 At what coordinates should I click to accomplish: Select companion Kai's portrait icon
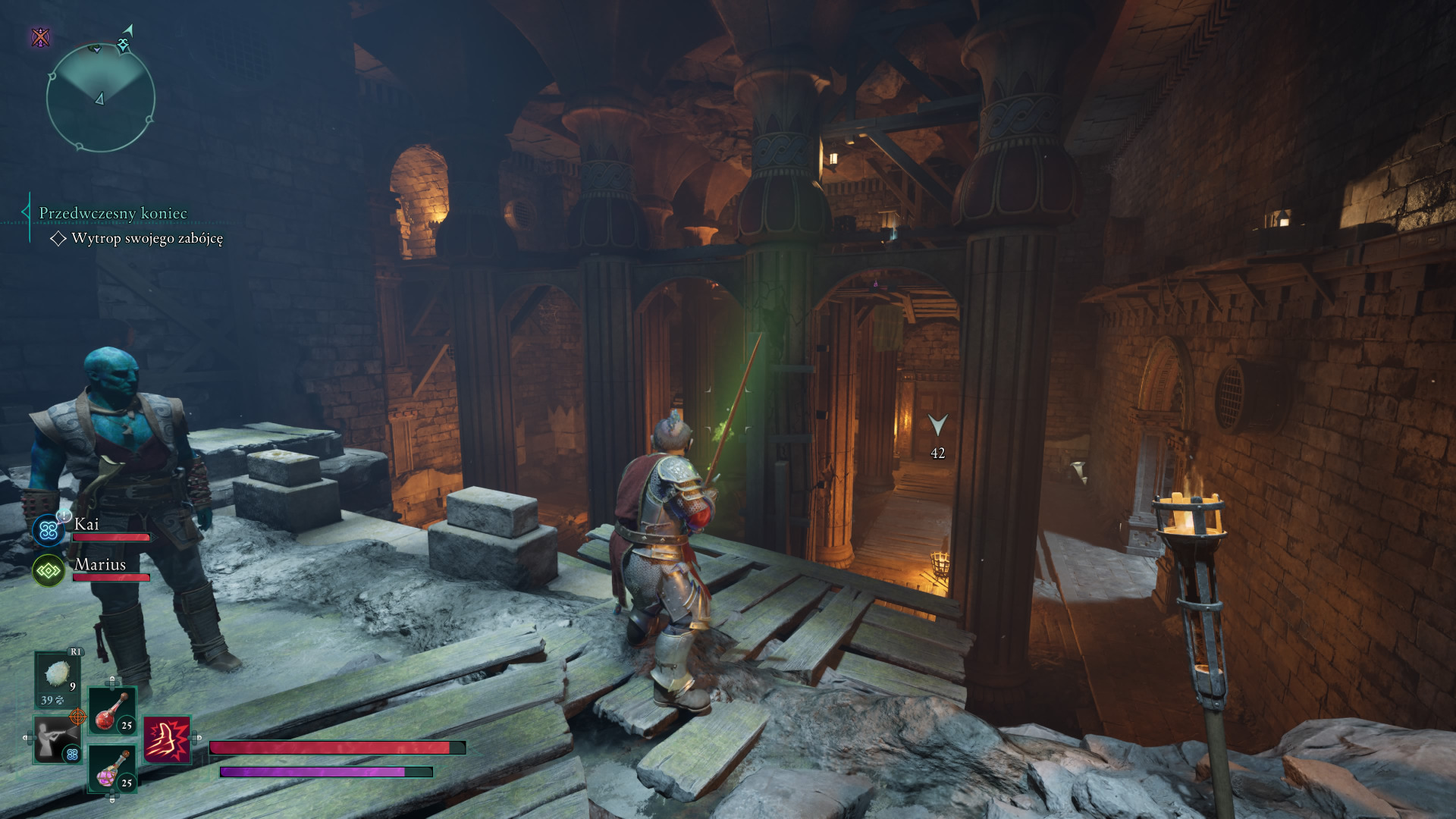tap(49, 530)
